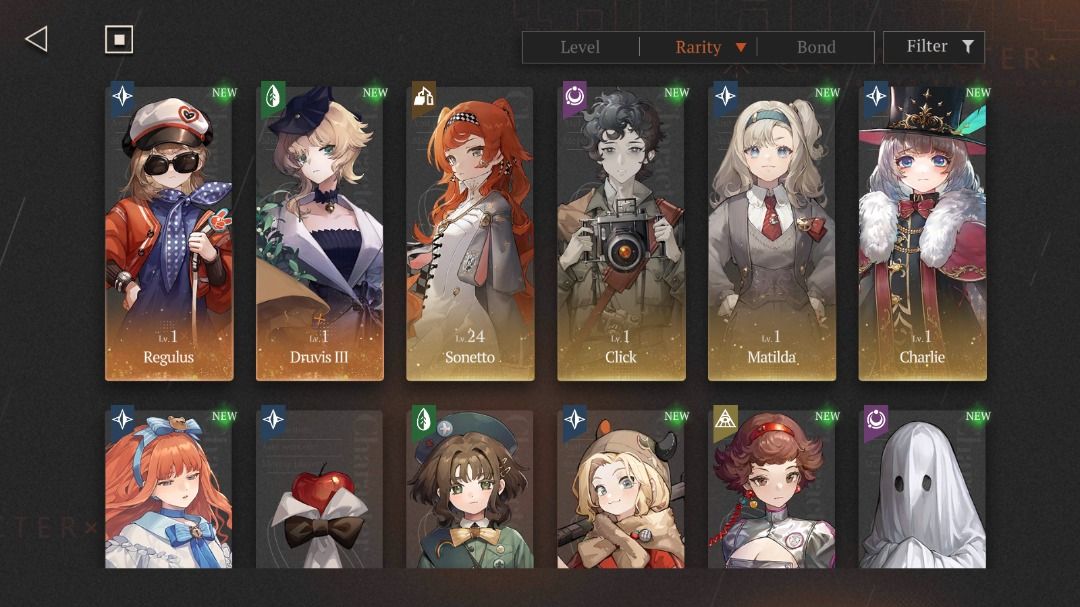Pick the blonde girl with horned hood
1080x607 pixels.
[621, 488]
